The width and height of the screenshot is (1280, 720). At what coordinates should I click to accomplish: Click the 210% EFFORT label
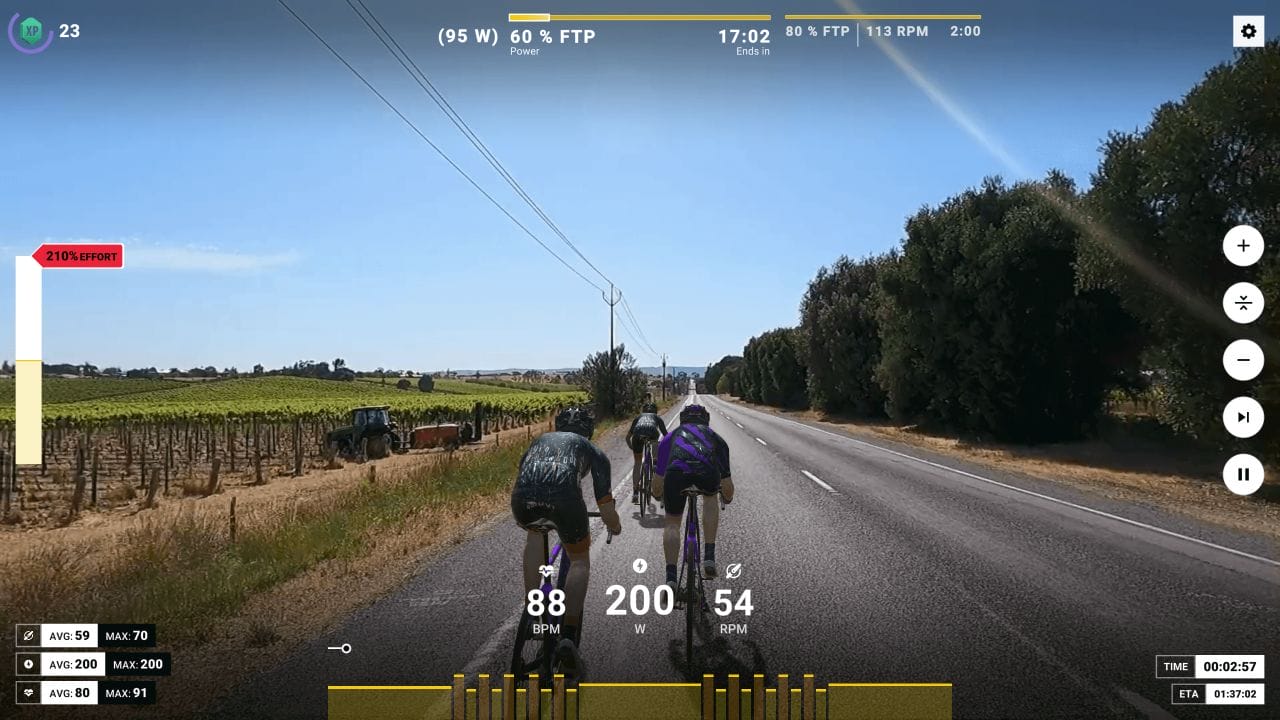pos(80,255)
